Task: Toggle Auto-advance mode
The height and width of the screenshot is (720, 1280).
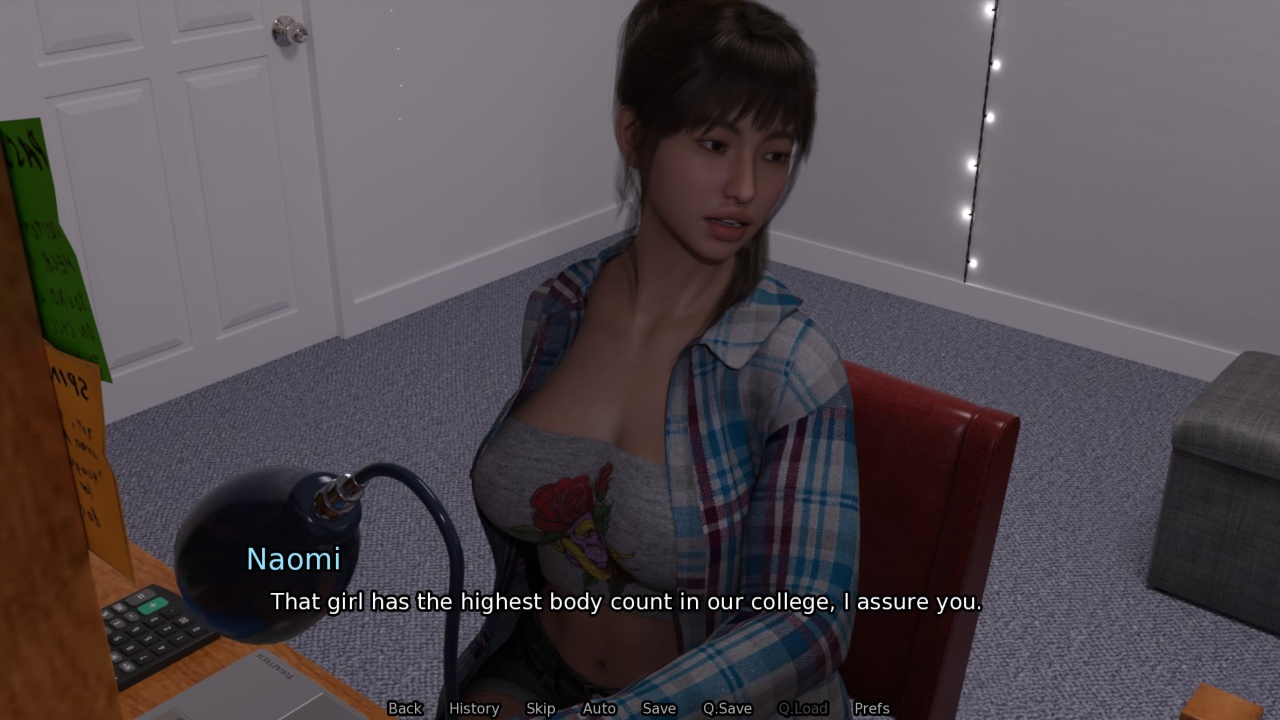Action: click(599, 708)
